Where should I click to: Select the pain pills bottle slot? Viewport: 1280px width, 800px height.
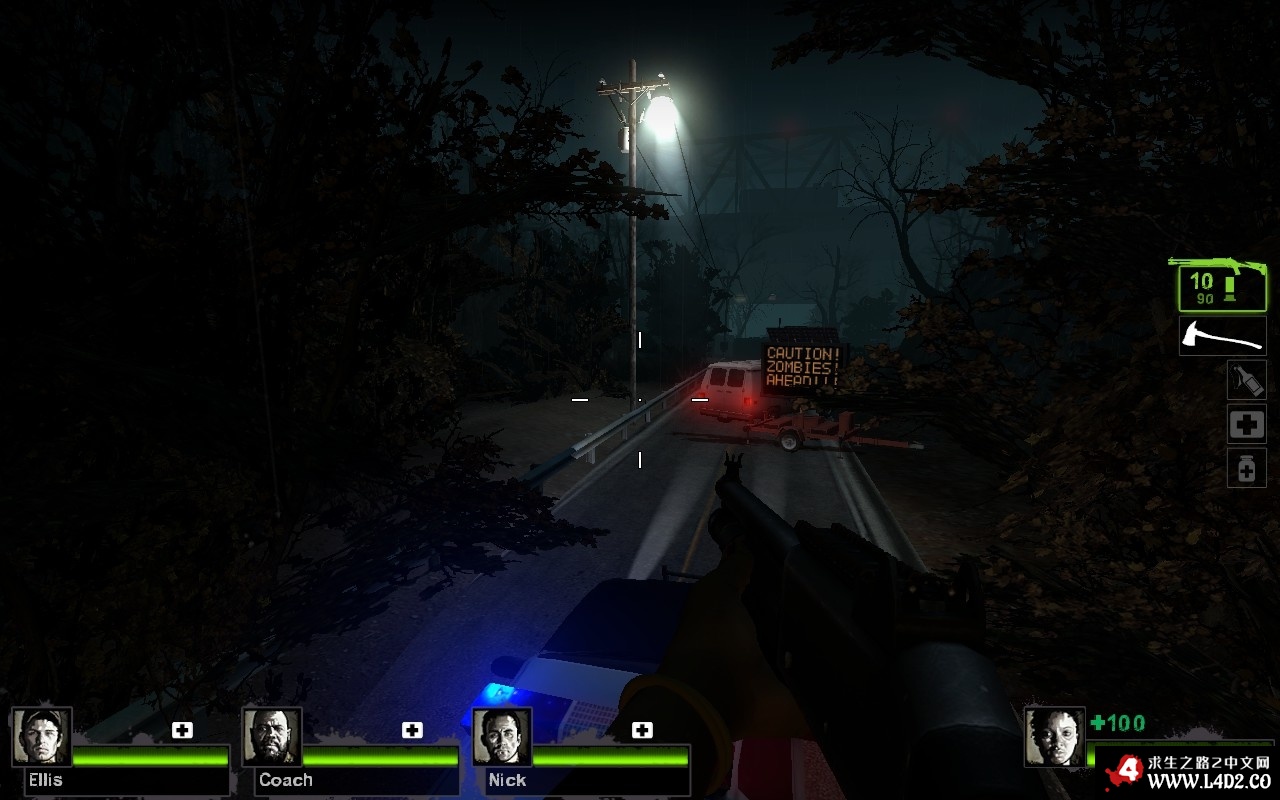pyautogui.click(x=1246, y=468)
